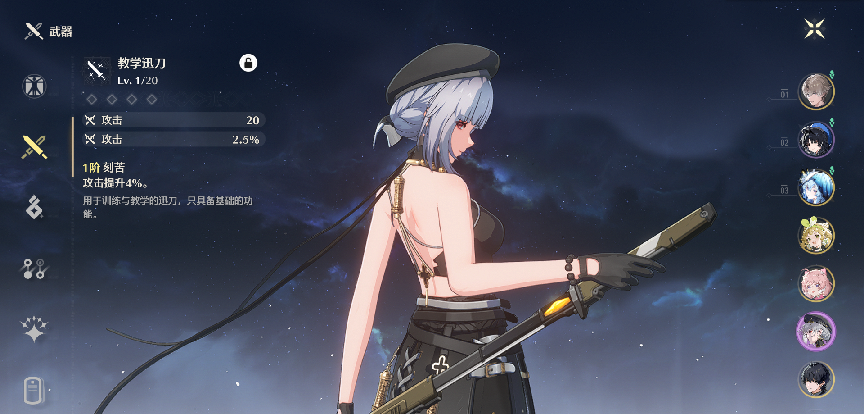Switch to the Echo data bank tab
Viewport: 864px width, 414px height.
35,208
